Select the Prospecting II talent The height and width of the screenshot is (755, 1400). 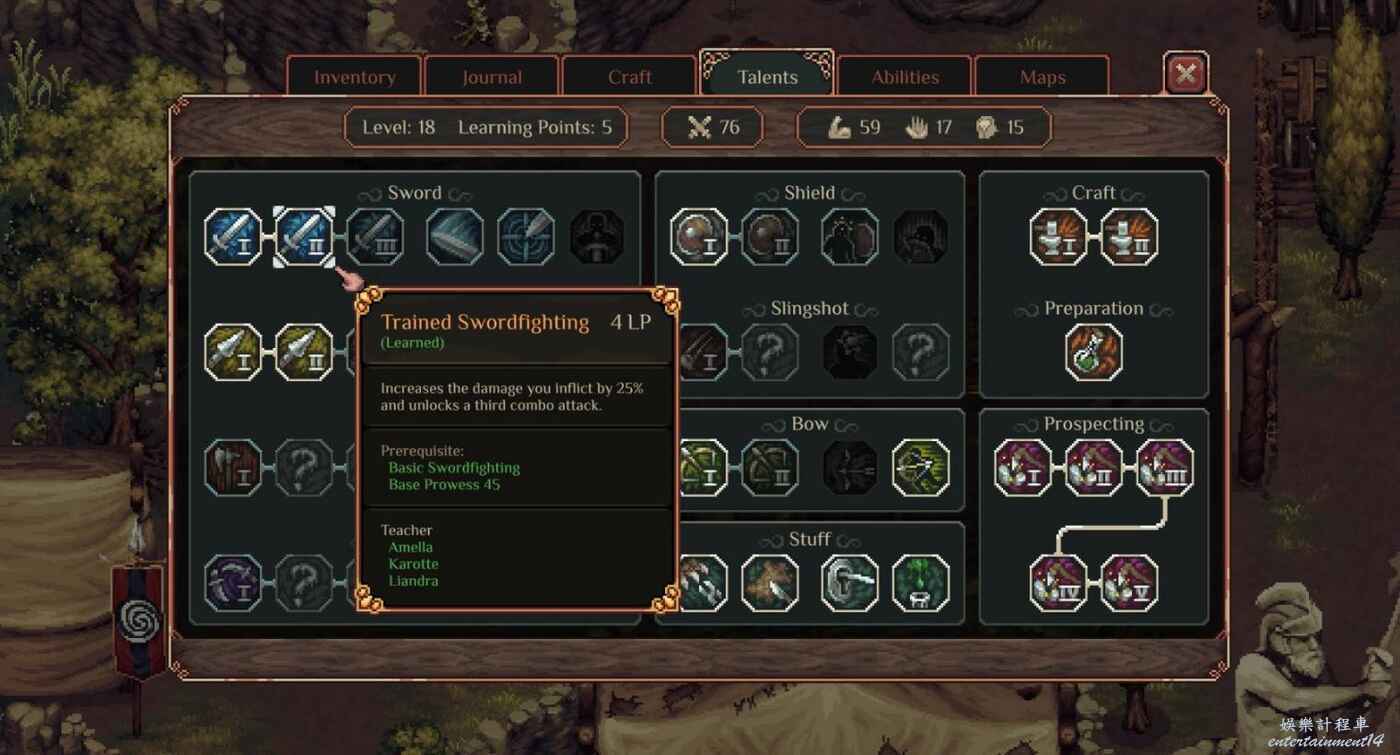click(x=1094, y=468)
